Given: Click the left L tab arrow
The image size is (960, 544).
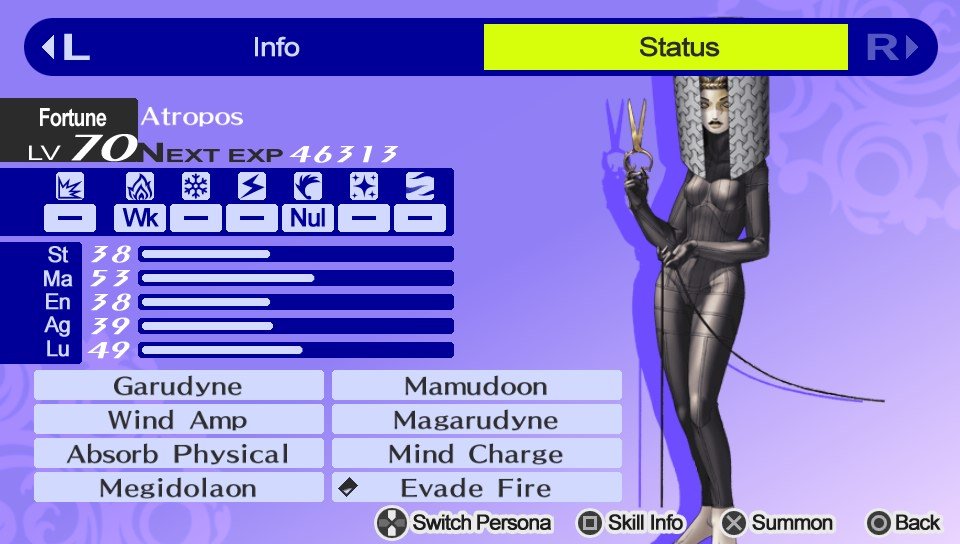Looking at the screenshot, I should click(x=65, y=47).
